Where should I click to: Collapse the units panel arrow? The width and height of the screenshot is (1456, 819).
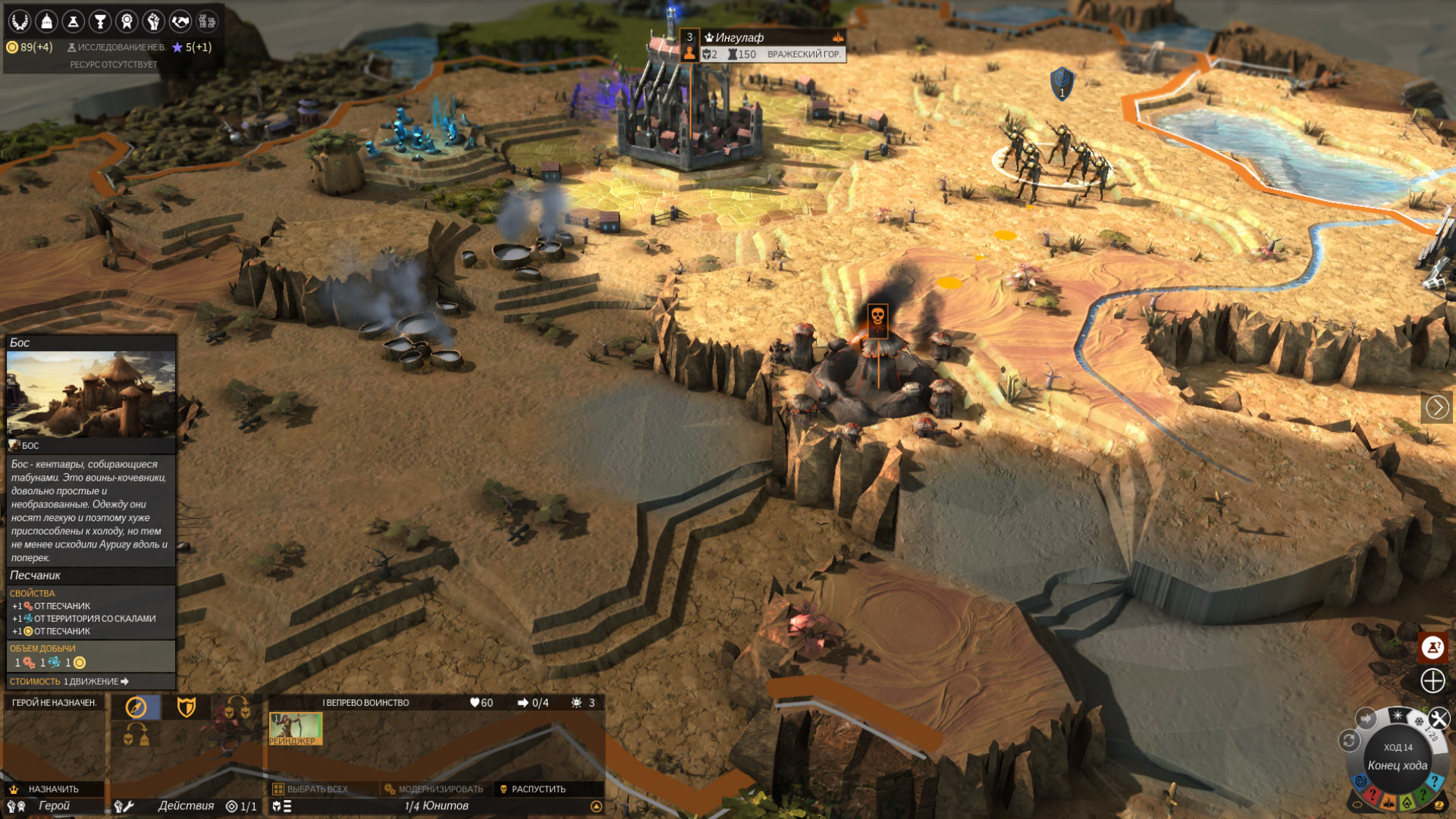[596, 806]
